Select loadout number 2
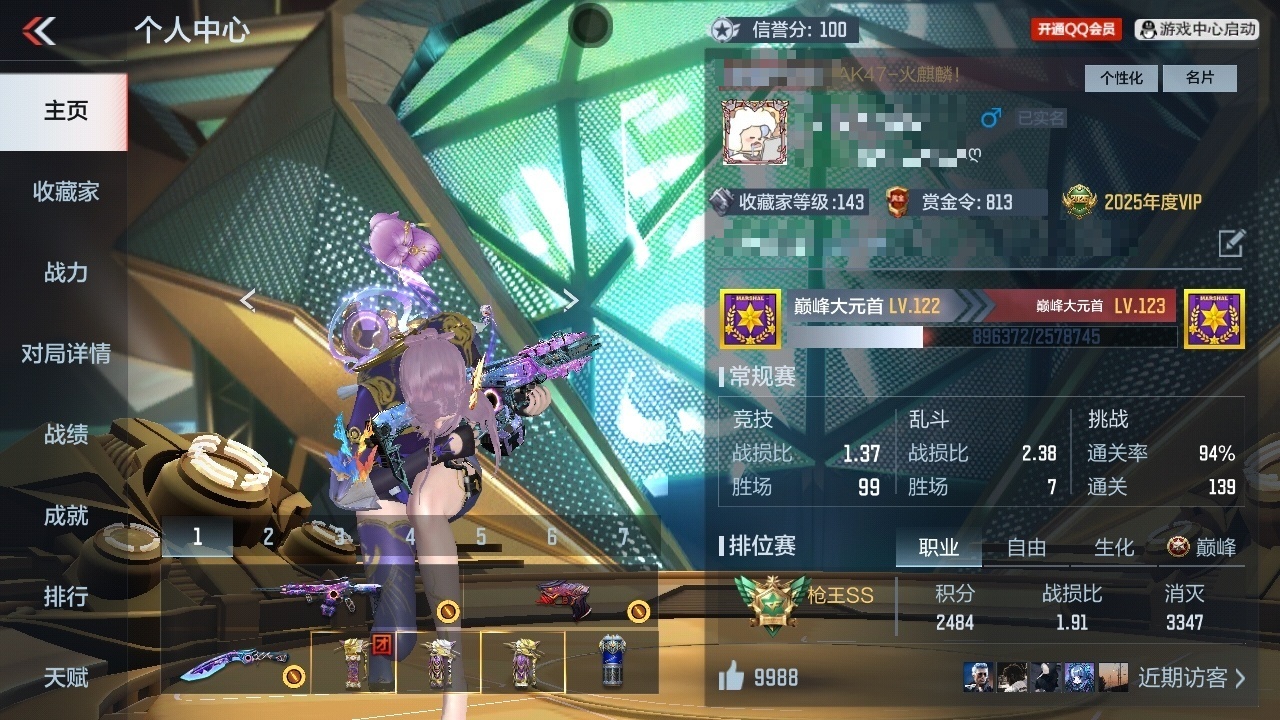Image resolution: width=1280 pixels, height=720 pixels. click(268, 537)
